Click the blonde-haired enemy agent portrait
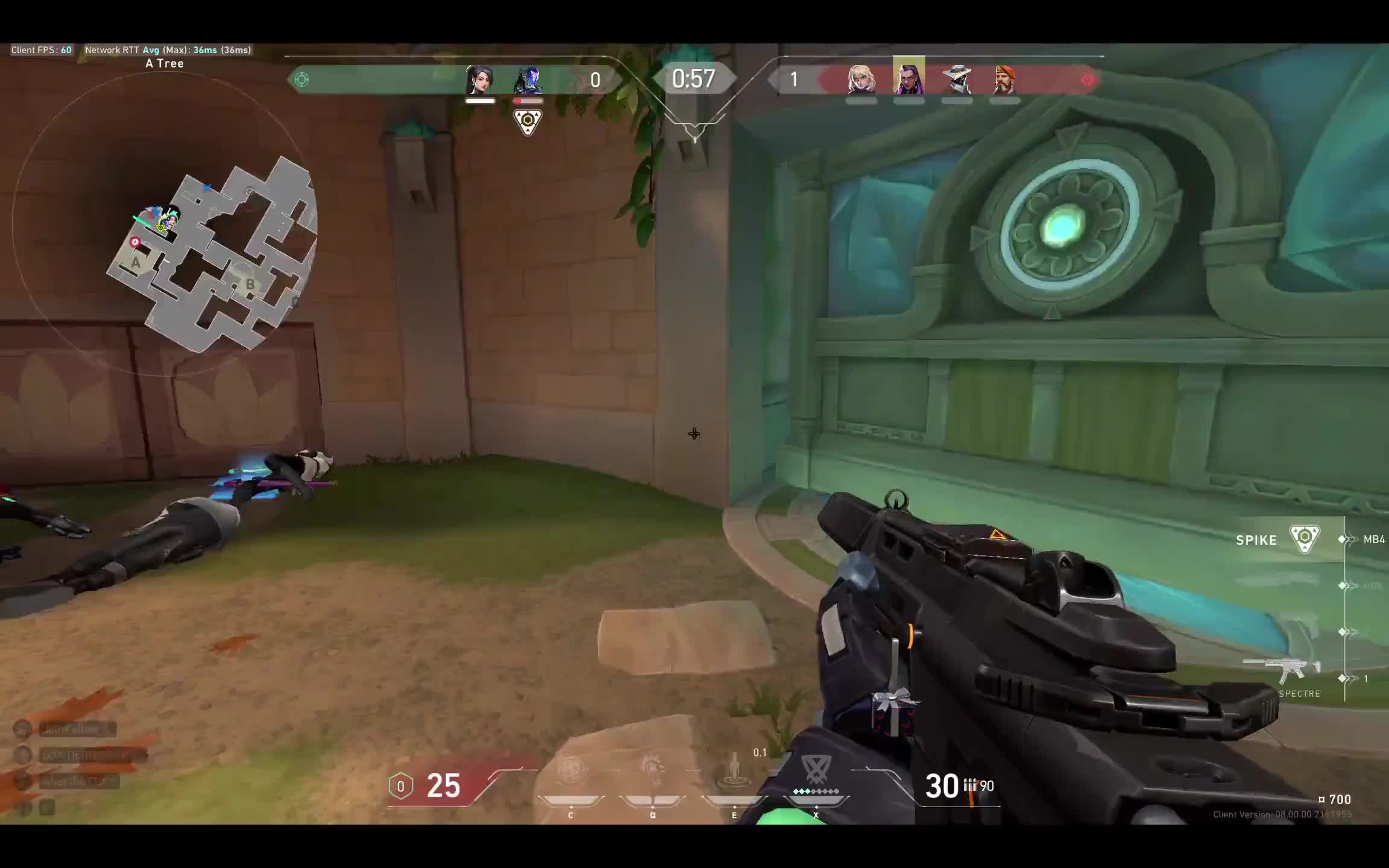Viewport: 1389px width, 868px height. [861, 80]
